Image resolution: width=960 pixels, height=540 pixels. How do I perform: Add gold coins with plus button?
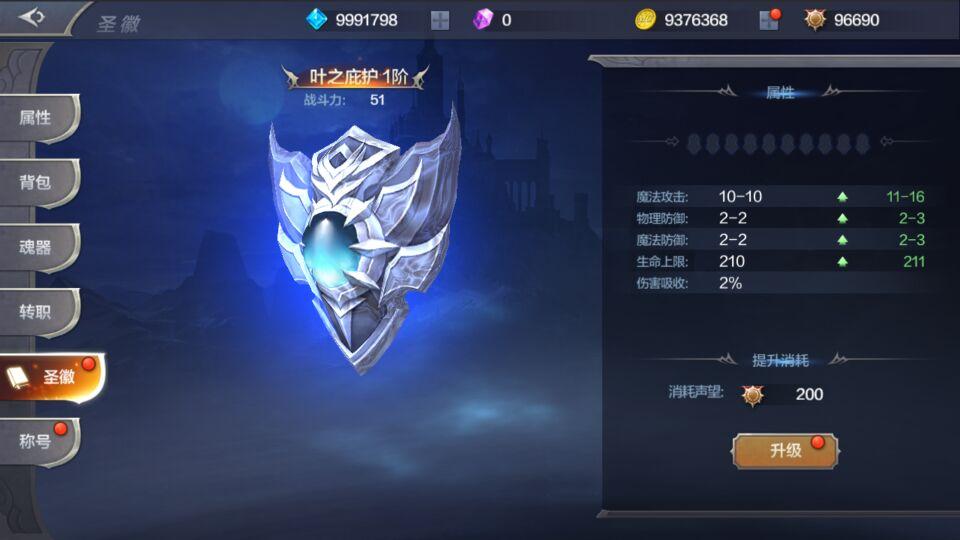(768, 20)
